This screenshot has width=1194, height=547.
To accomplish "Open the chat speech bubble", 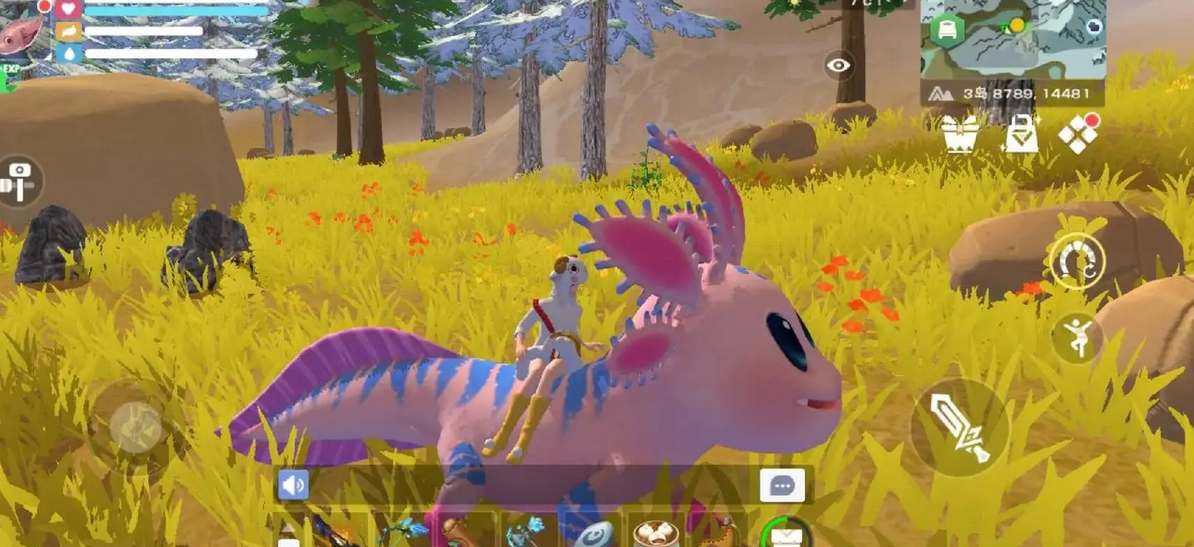I will point(781,486).
